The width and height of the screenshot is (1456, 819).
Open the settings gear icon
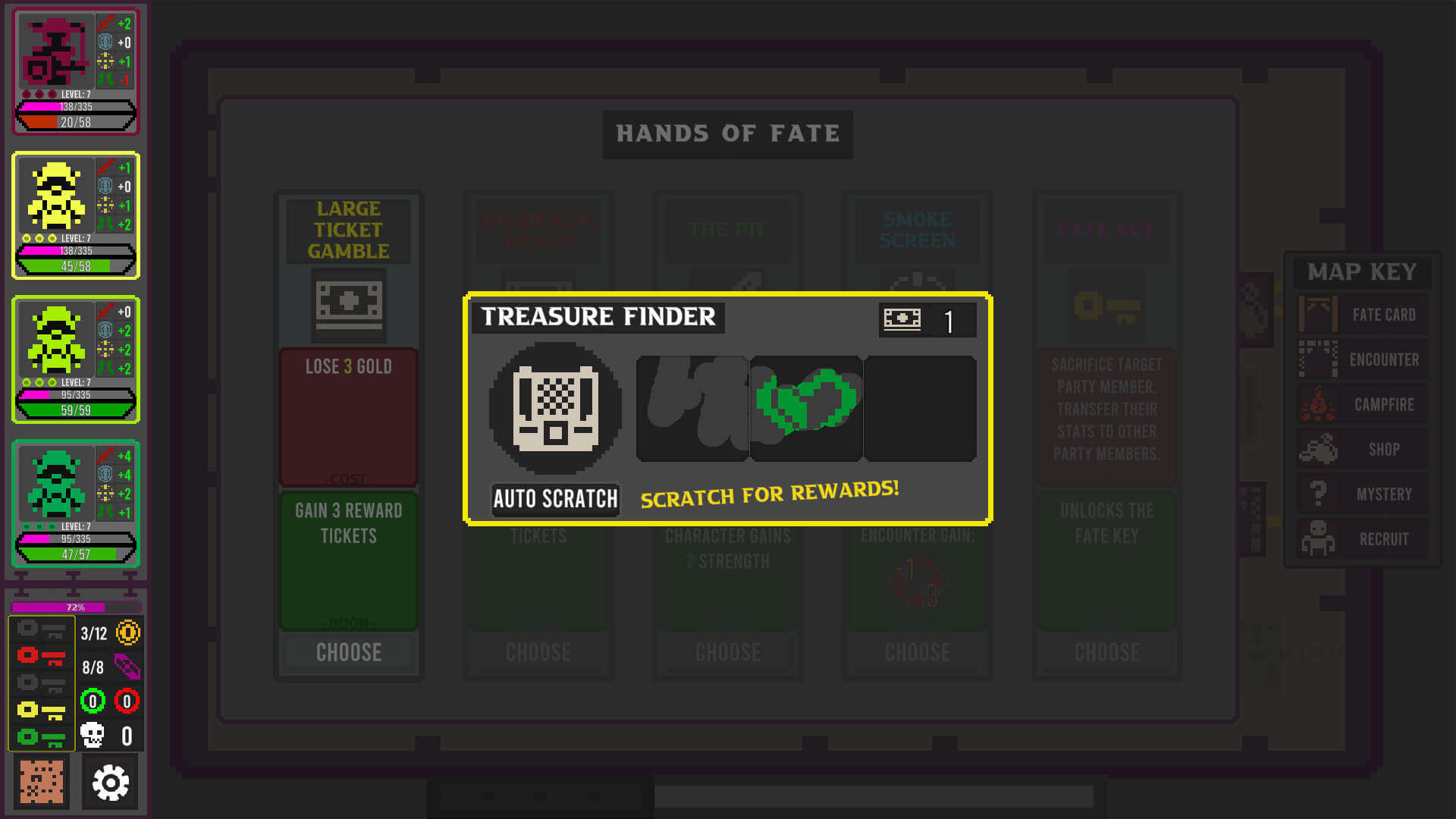coord(111,783)
